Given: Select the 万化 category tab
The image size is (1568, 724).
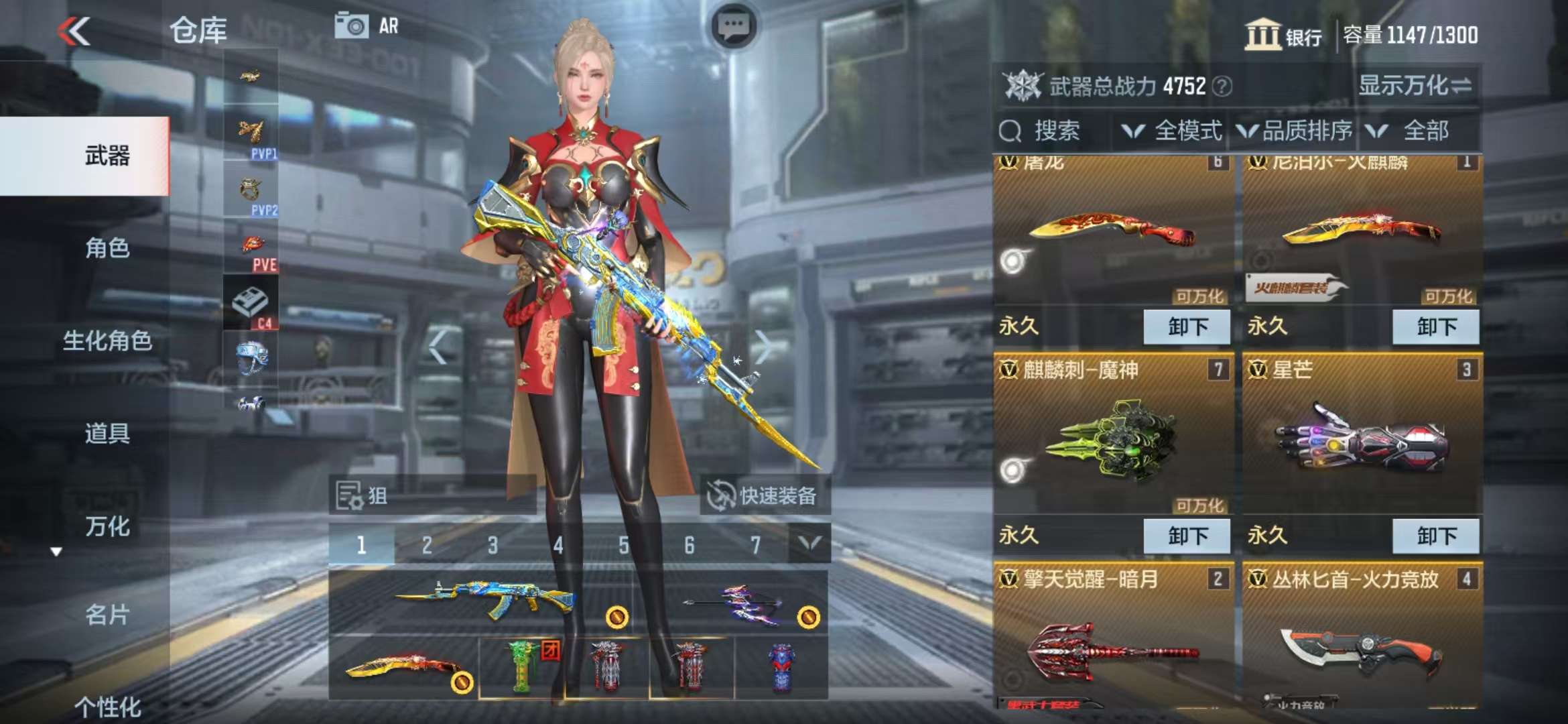Looking at the screenshot, I should coord(107,526).
